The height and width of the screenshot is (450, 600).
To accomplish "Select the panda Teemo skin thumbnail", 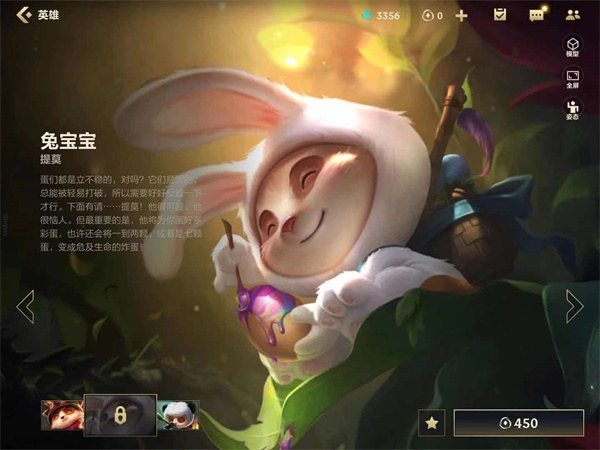I will coord(178,415).
